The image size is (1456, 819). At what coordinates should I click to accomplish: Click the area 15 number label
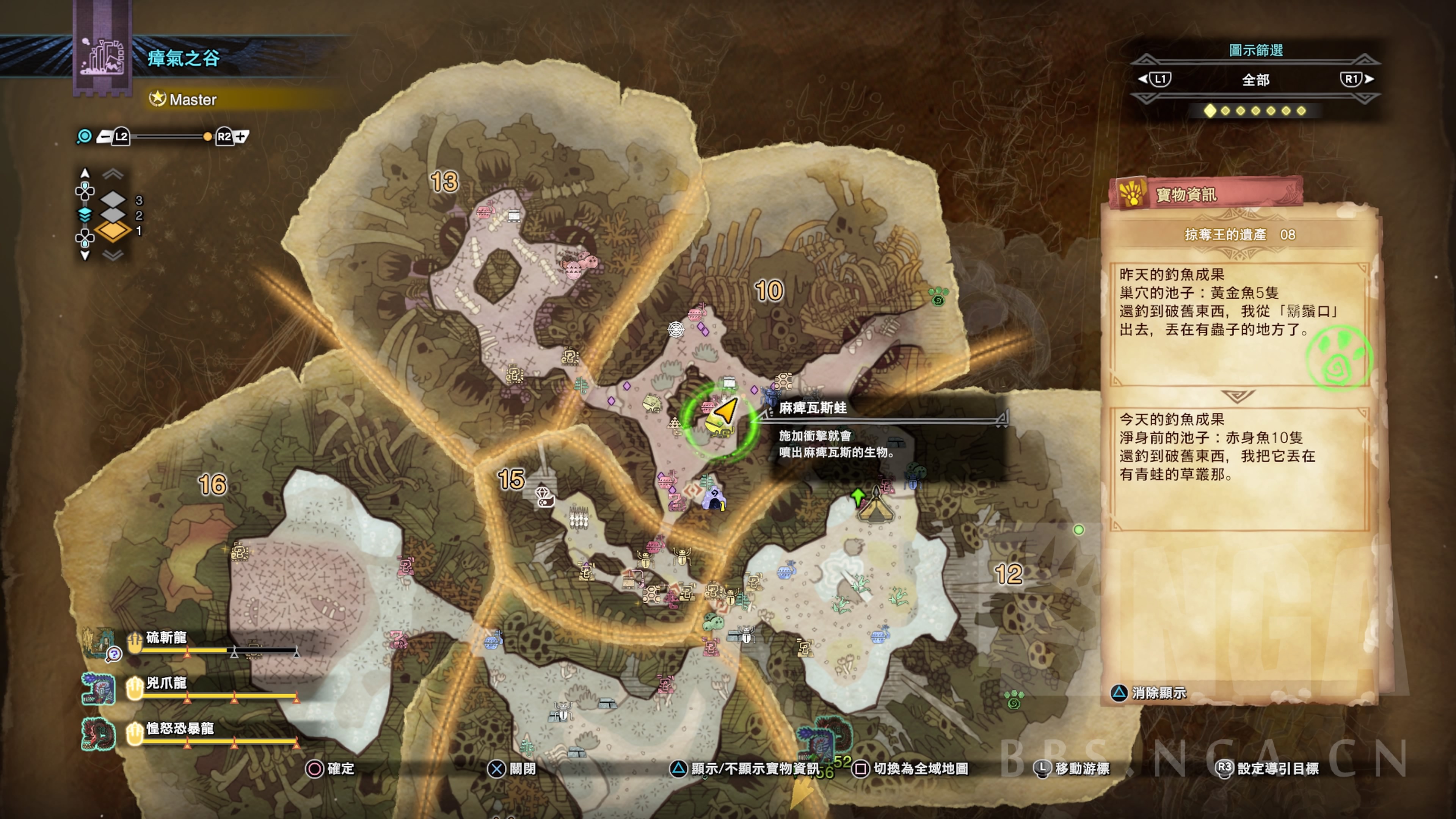click(511, 479)
